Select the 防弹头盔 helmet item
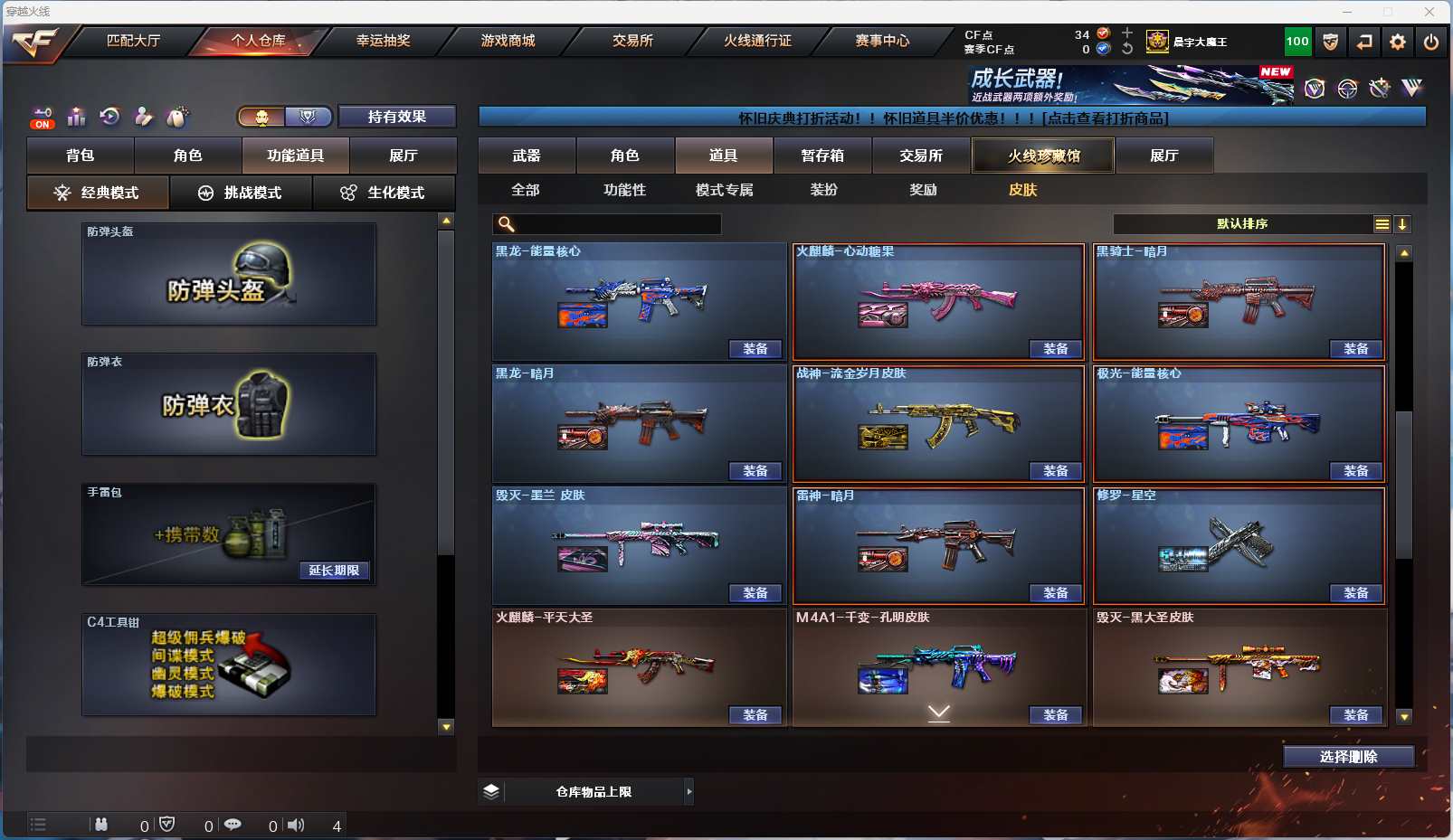This screenshot has height=840, width=1453. [x=229, y=274]
